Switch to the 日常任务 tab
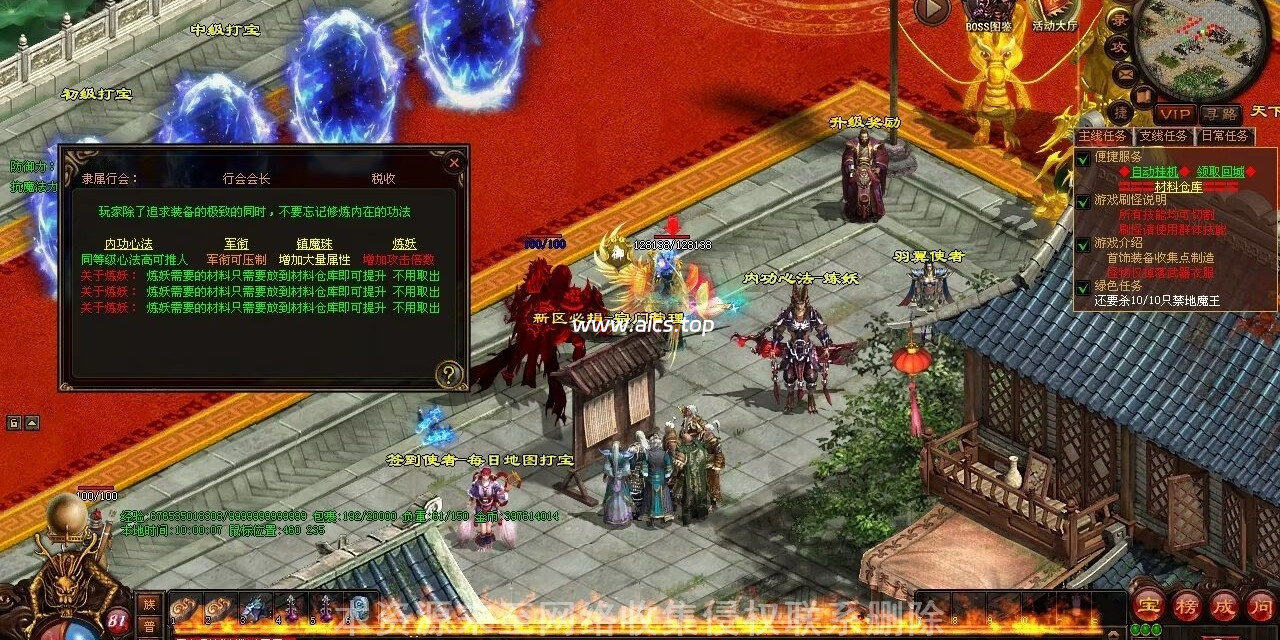Viewport: 1280px width, 640px height. tap(1224, 136)
